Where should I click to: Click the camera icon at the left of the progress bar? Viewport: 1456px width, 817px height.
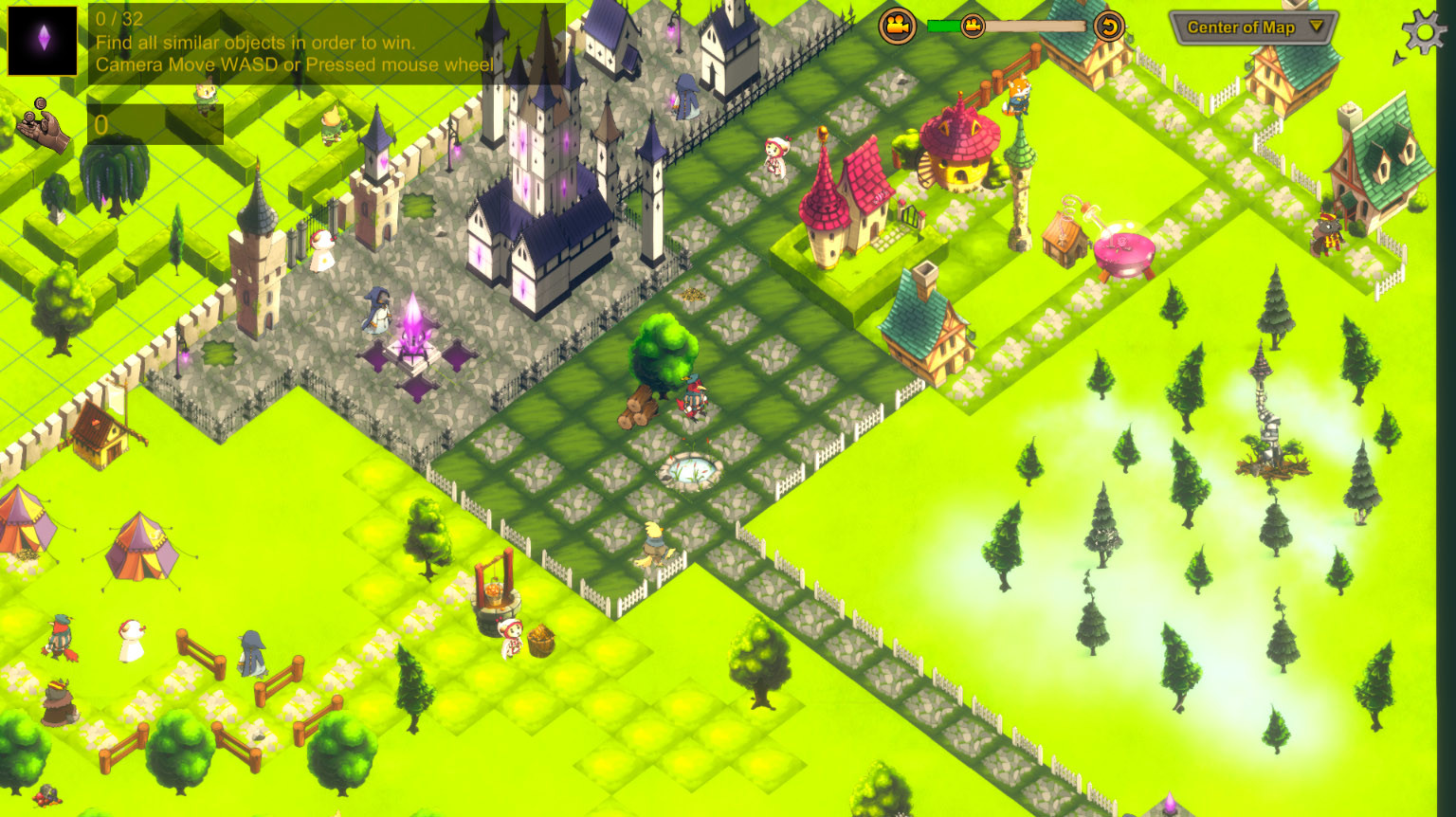tap(895, 27)
